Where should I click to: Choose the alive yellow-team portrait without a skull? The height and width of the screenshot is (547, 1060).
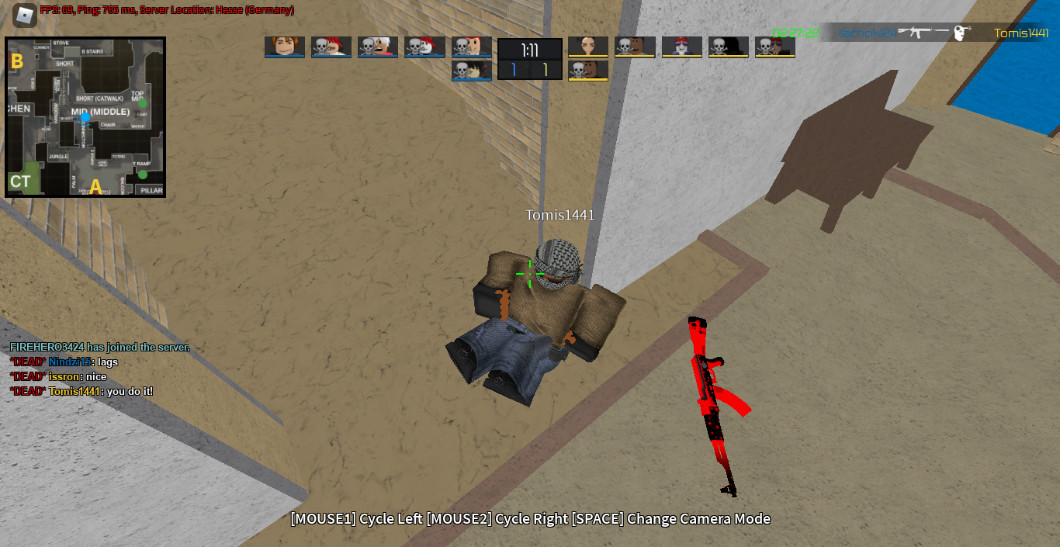tap(588, 46)
